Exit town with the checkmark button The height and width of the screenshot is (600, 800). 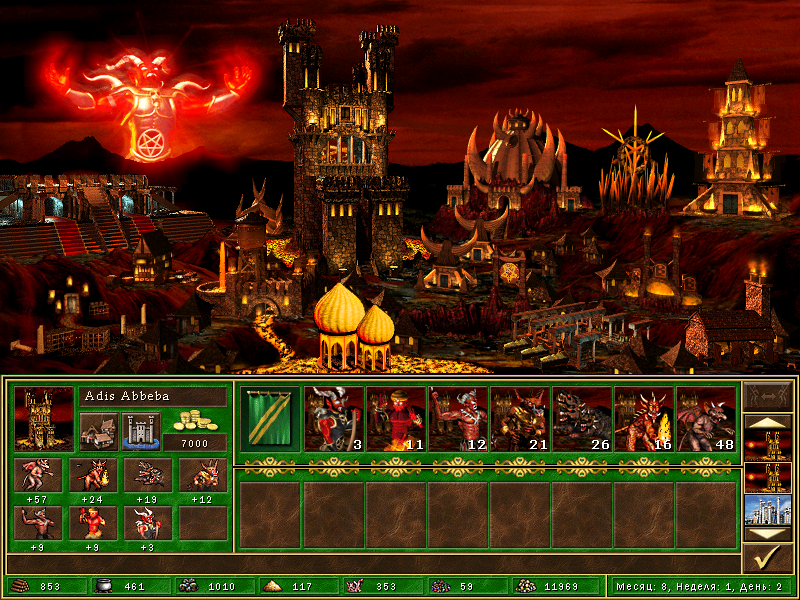tap(768, 559)
